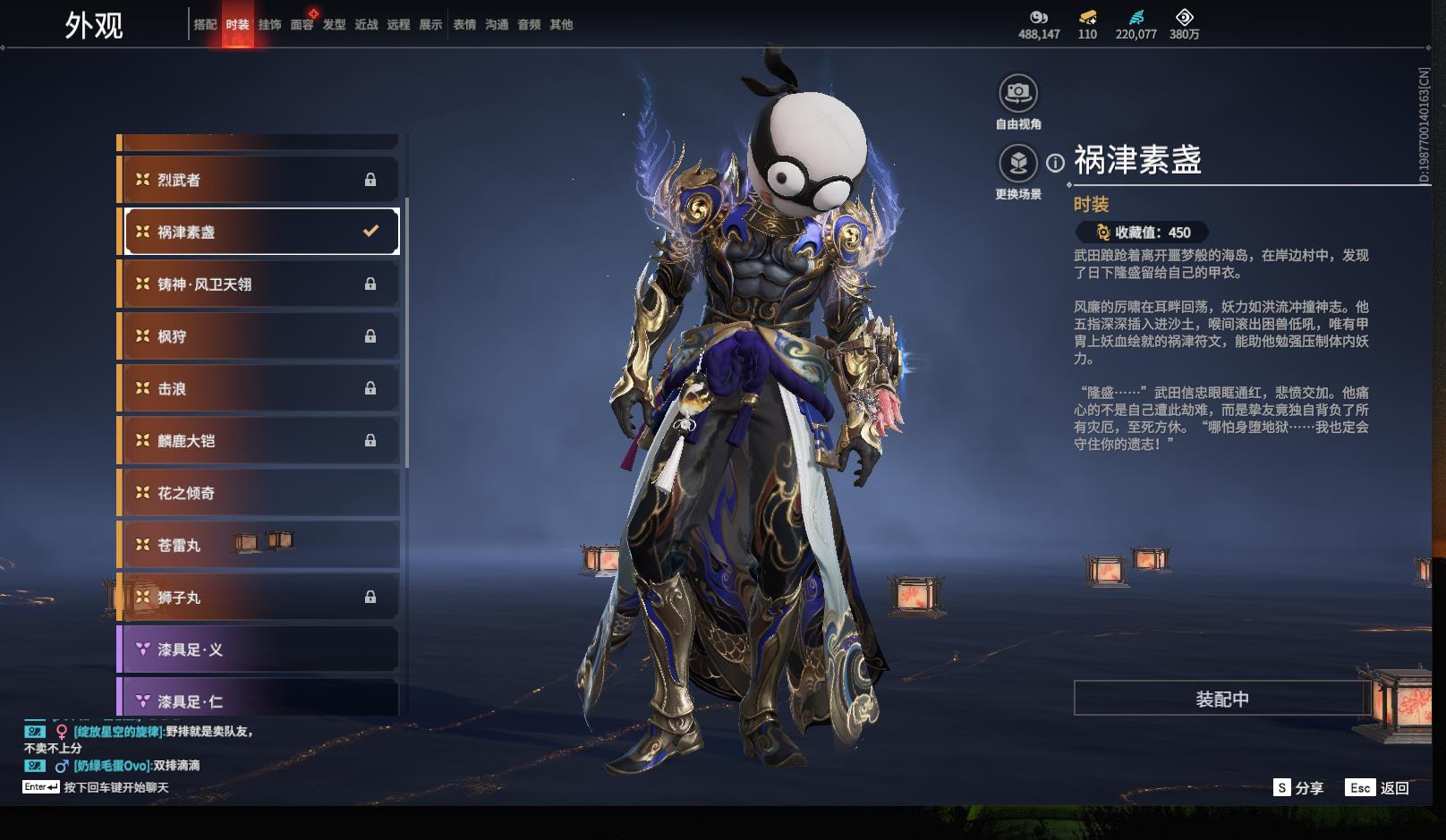The width and height of the screenshot is (1446, 840).
Task: Open the 近战 melee tab
Action: click(x=366, y=25)
